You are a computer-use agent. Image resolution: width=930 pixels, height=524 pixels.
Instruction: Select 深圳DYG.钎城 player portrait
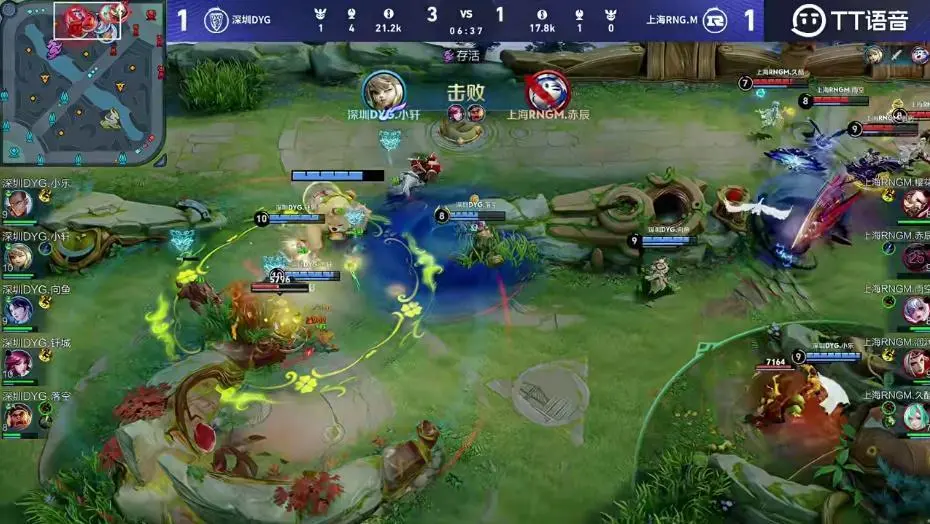(20, 364)
